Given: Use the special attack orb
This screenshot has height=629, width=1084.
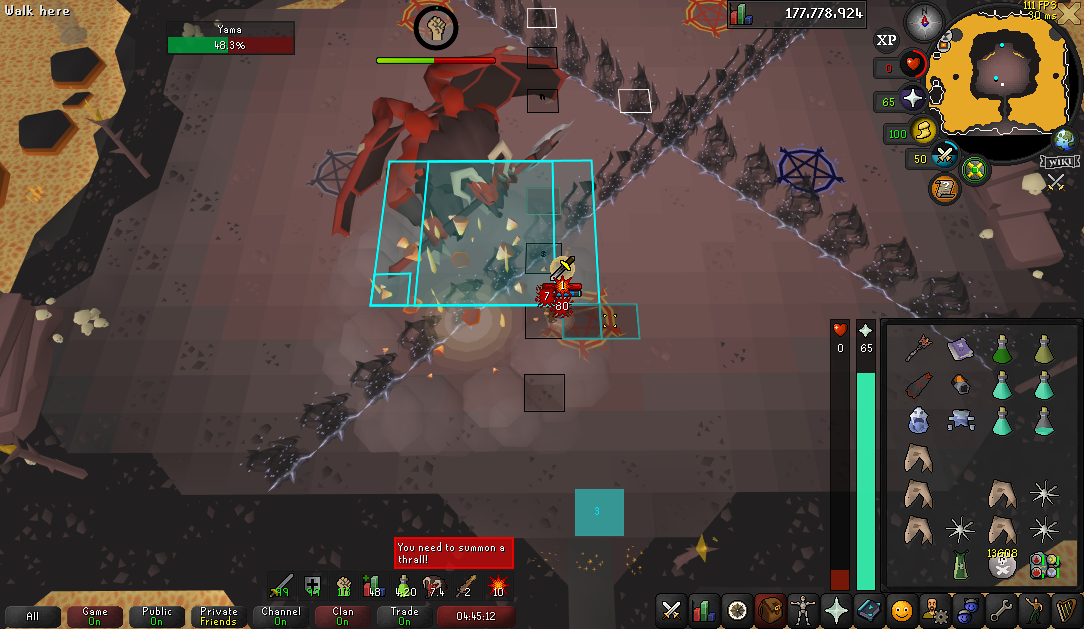Looking at the screenshot, I should pos(945,156).
